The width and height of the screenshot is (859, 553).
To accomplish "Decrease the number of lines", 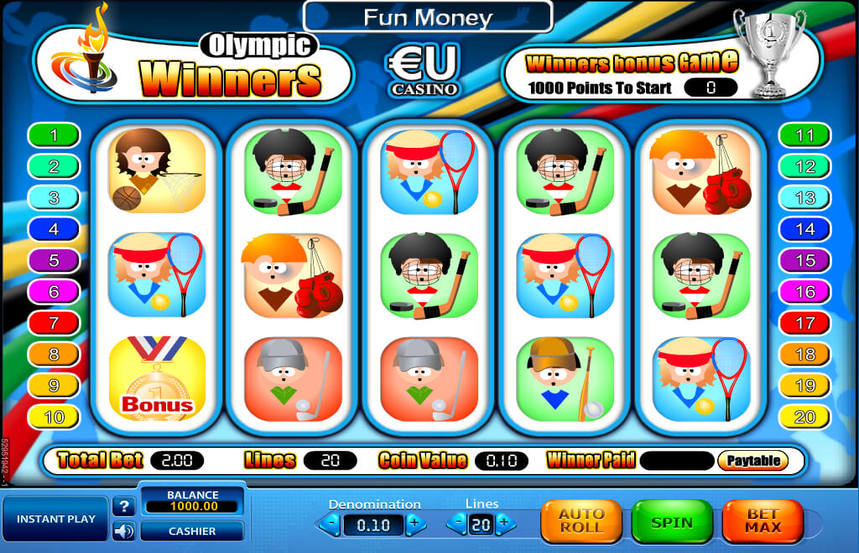I will [x=456, y=522].
